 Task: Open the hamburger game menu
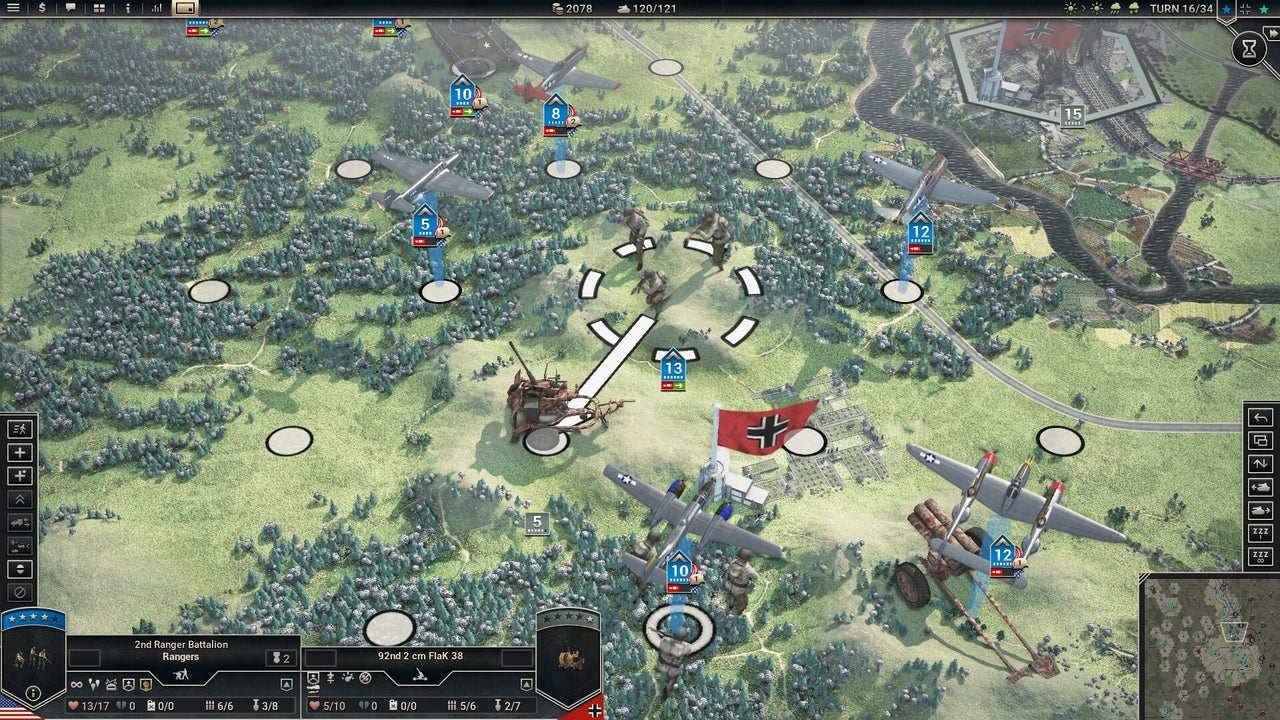[14, 8]
